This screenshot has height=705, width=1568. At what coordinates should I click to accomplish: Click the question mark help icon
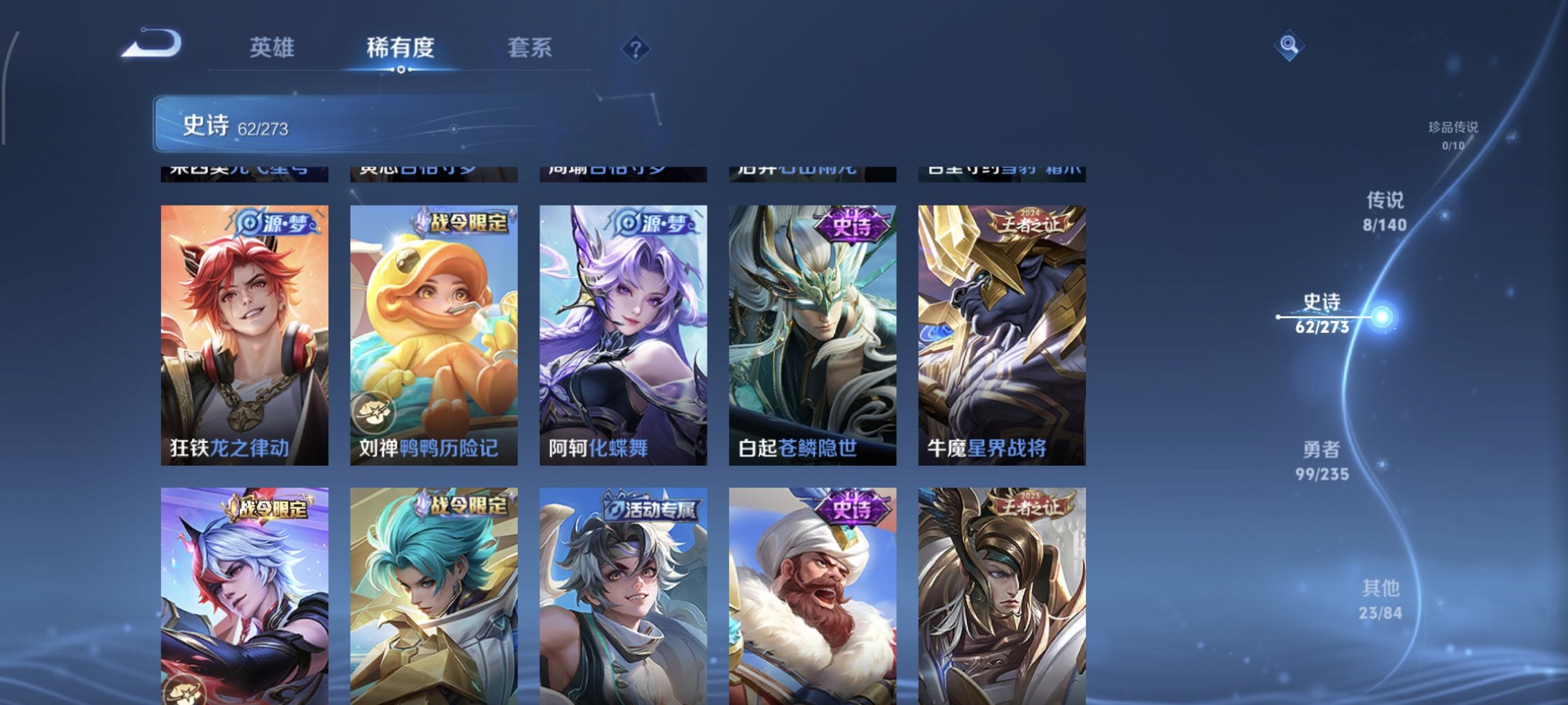pos(636,50)
